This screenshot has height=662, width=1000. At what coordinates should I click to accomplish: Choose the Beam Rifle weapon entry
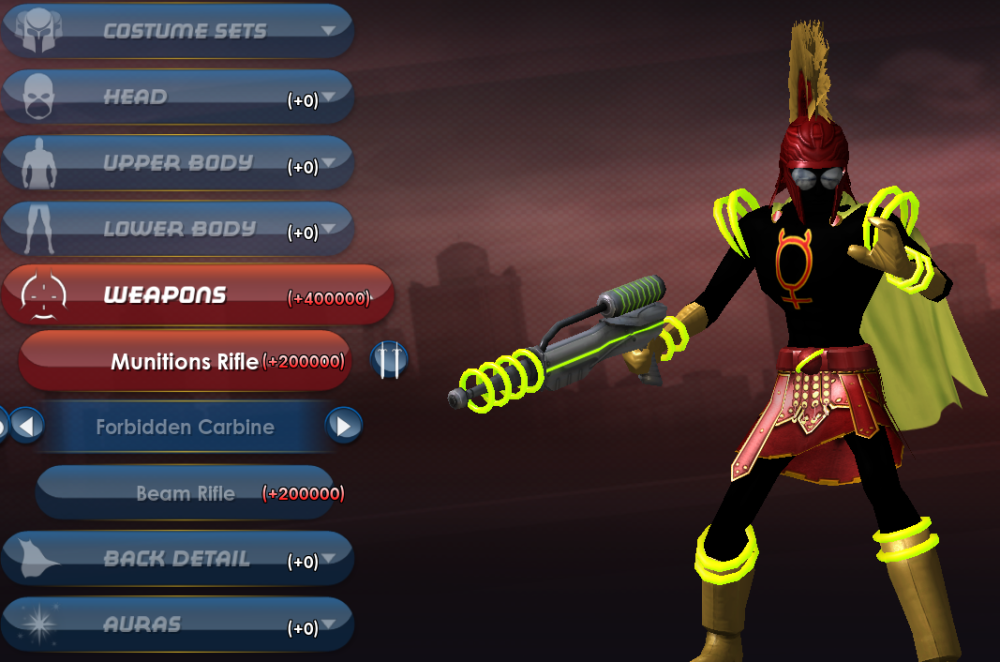[x=185, y=493]
